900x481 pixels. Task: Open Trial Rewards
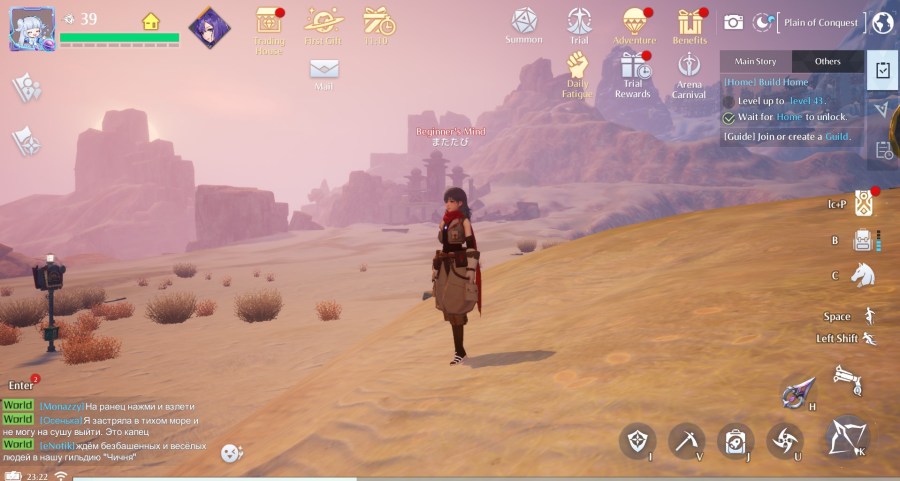(x=633, y=66)
